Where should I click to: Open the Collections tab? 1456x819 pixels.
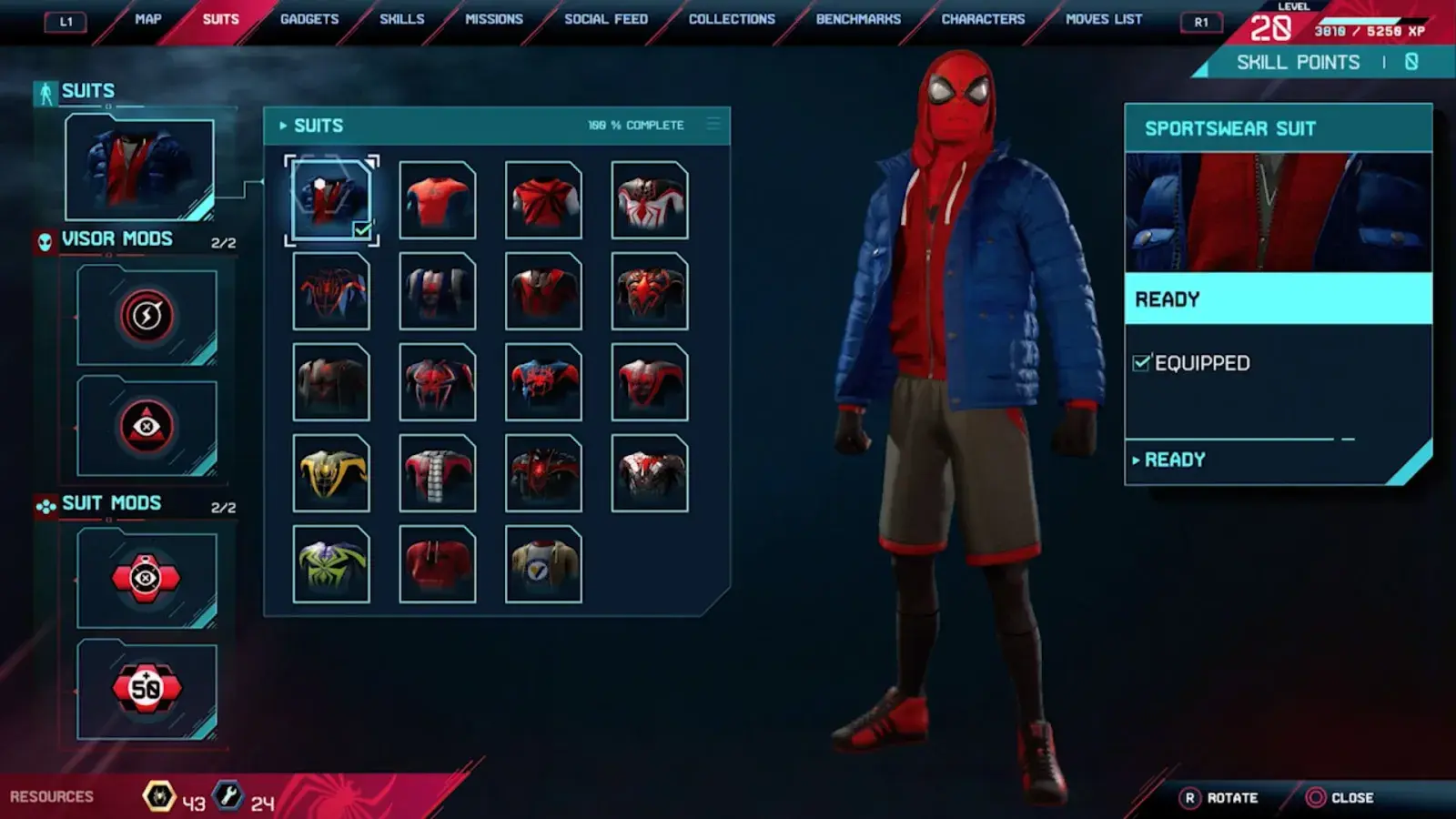pyautogui.click(x=732, y=19)
